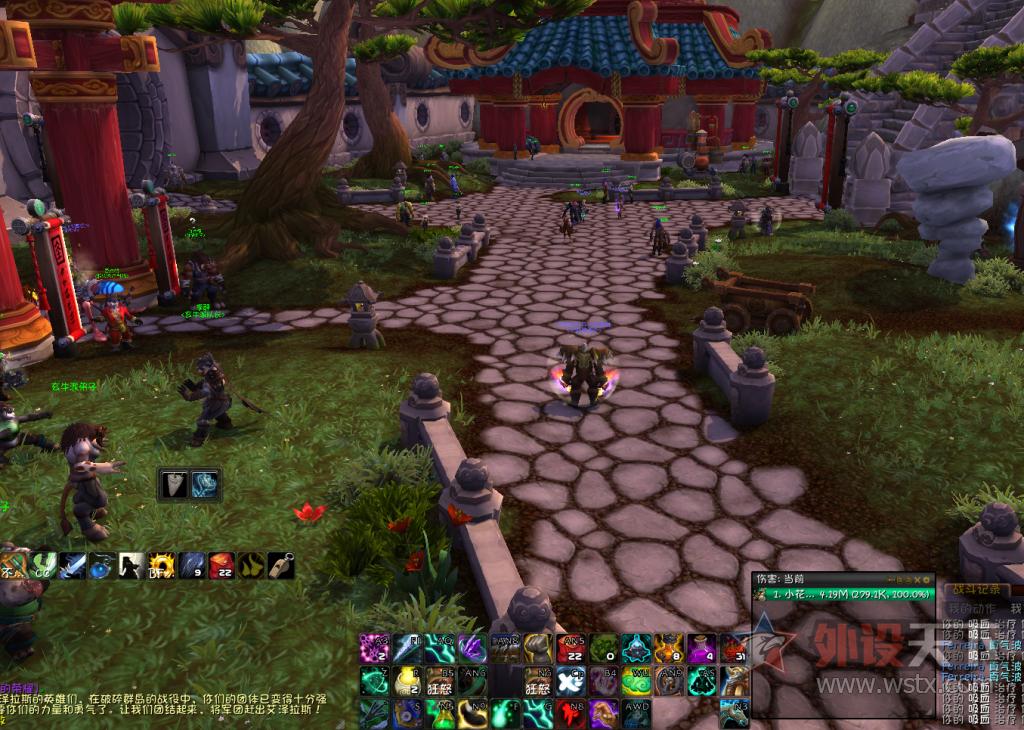
Task: Use the golden fist ability
Action: [538, 648]
